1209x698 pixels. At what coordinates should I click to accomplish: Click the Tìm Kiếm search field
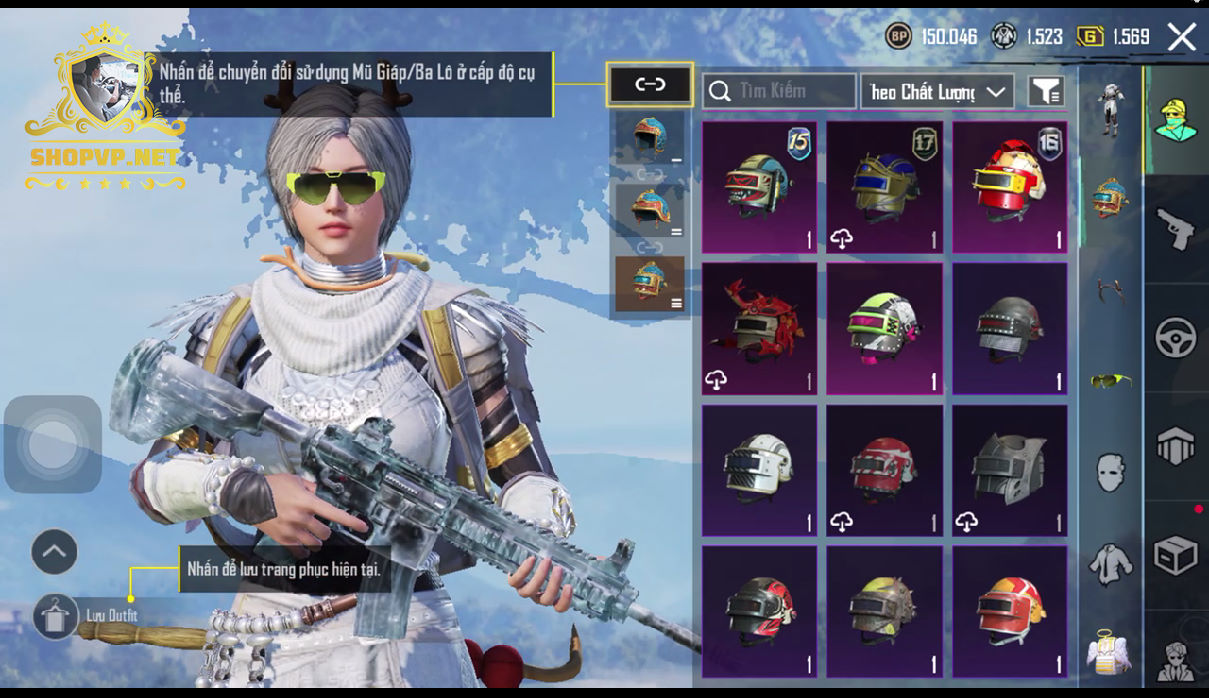tap(780, 91)
